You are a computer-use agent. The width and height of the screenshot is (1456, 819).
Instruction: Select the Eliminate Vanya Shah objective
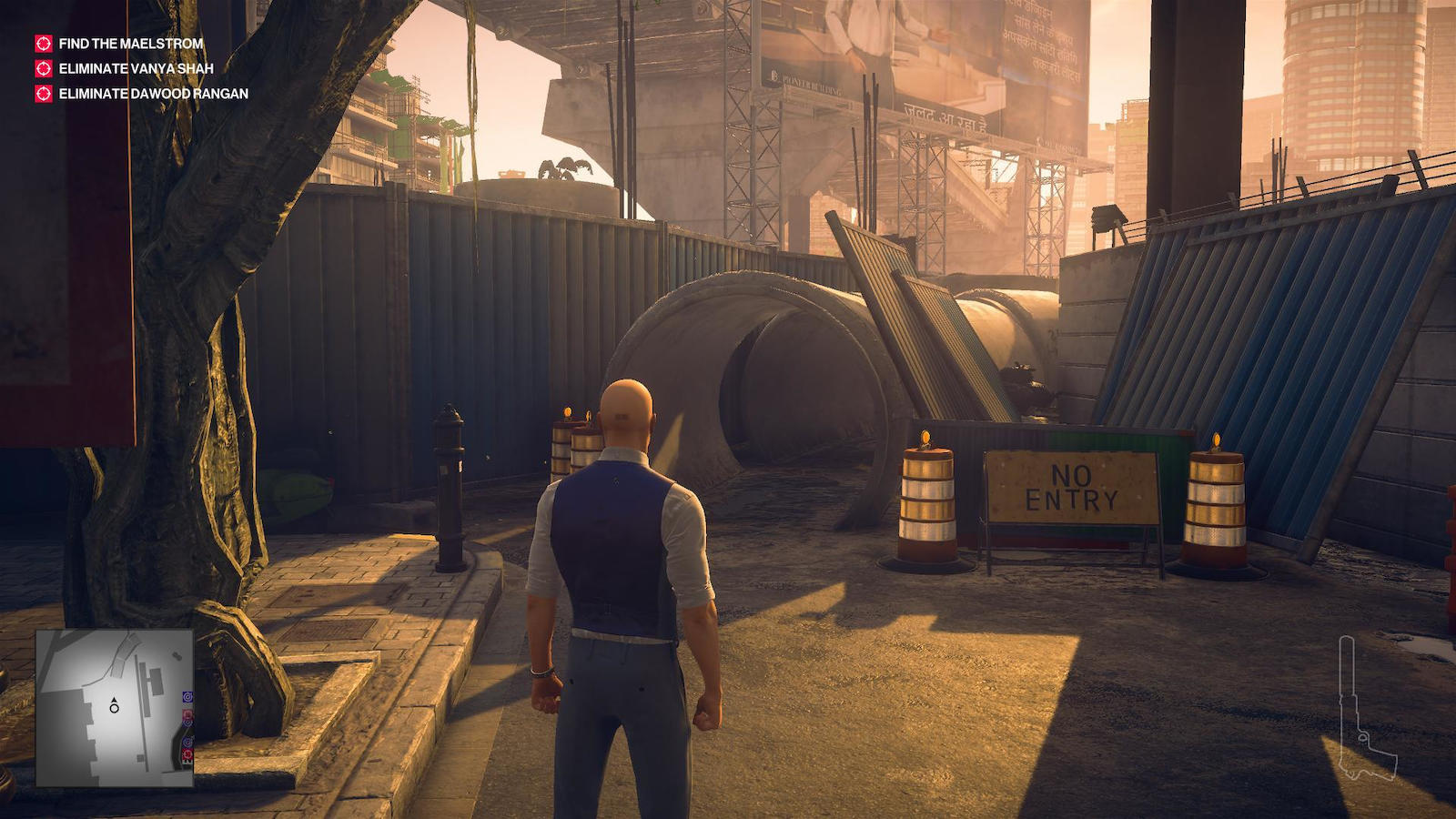coord(136,68)
